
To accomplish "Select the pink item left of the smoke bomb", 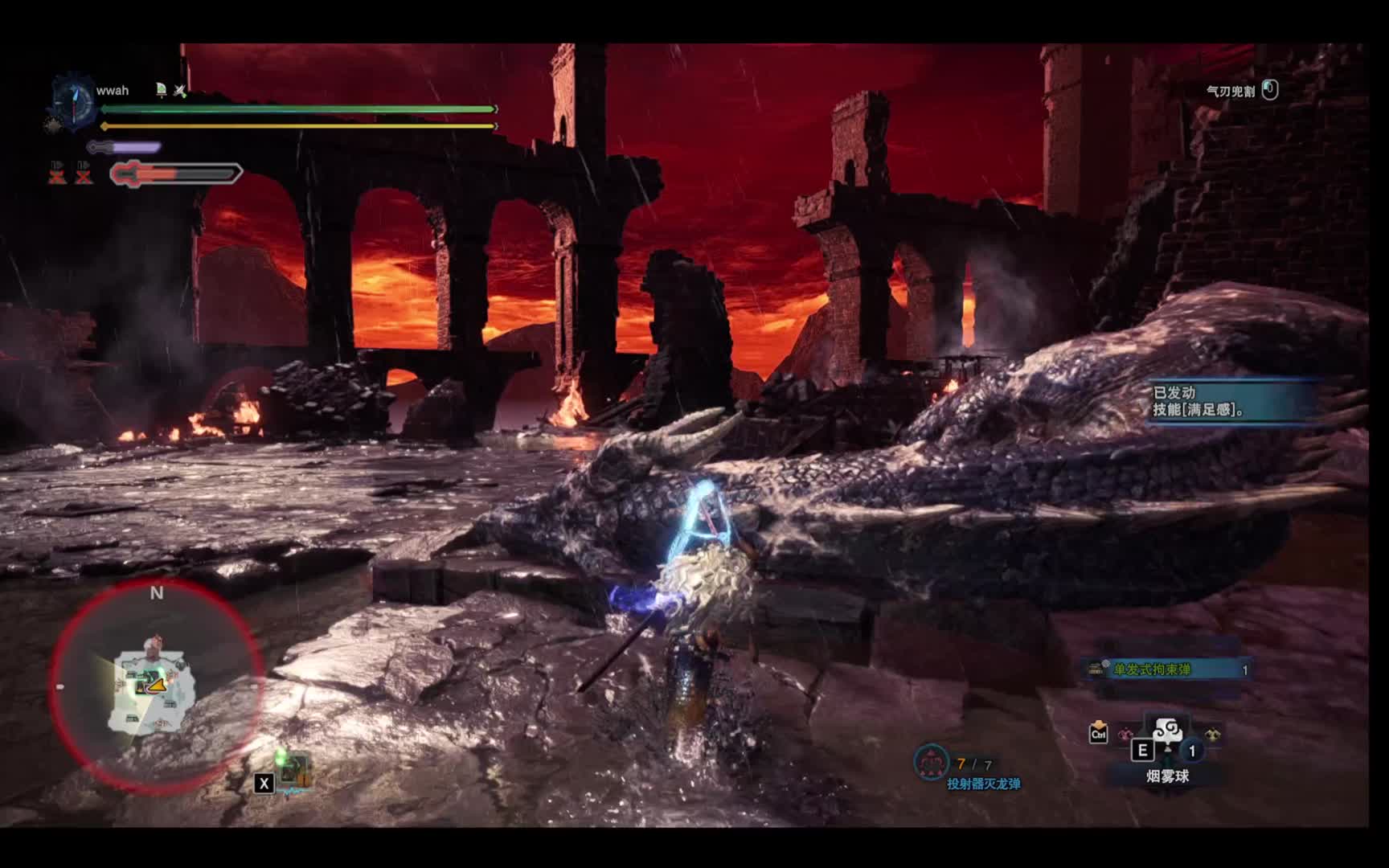I will tap(1125, 734).
